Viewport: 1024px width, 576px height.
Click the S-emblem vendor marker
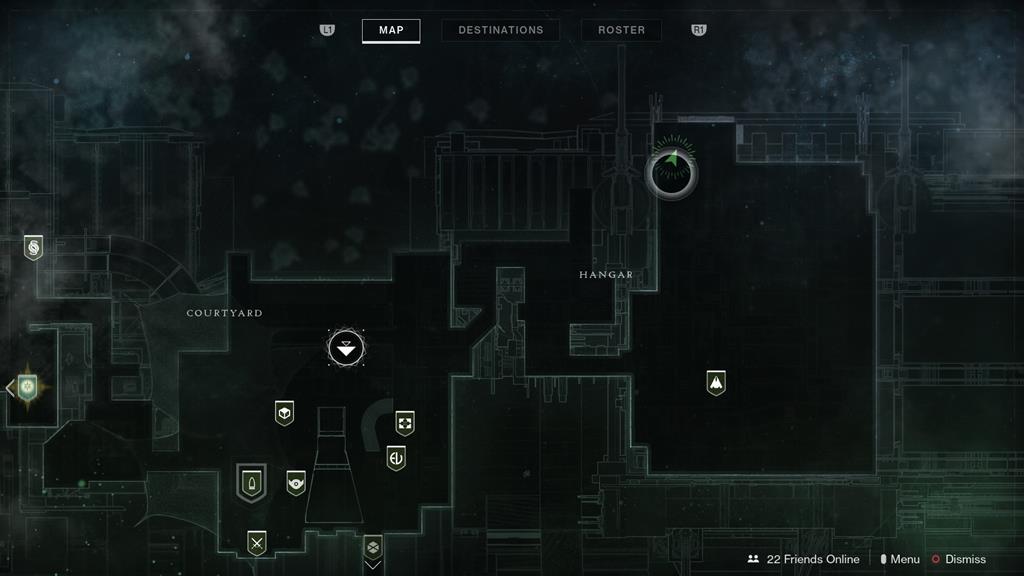click(x=33, y=247)
